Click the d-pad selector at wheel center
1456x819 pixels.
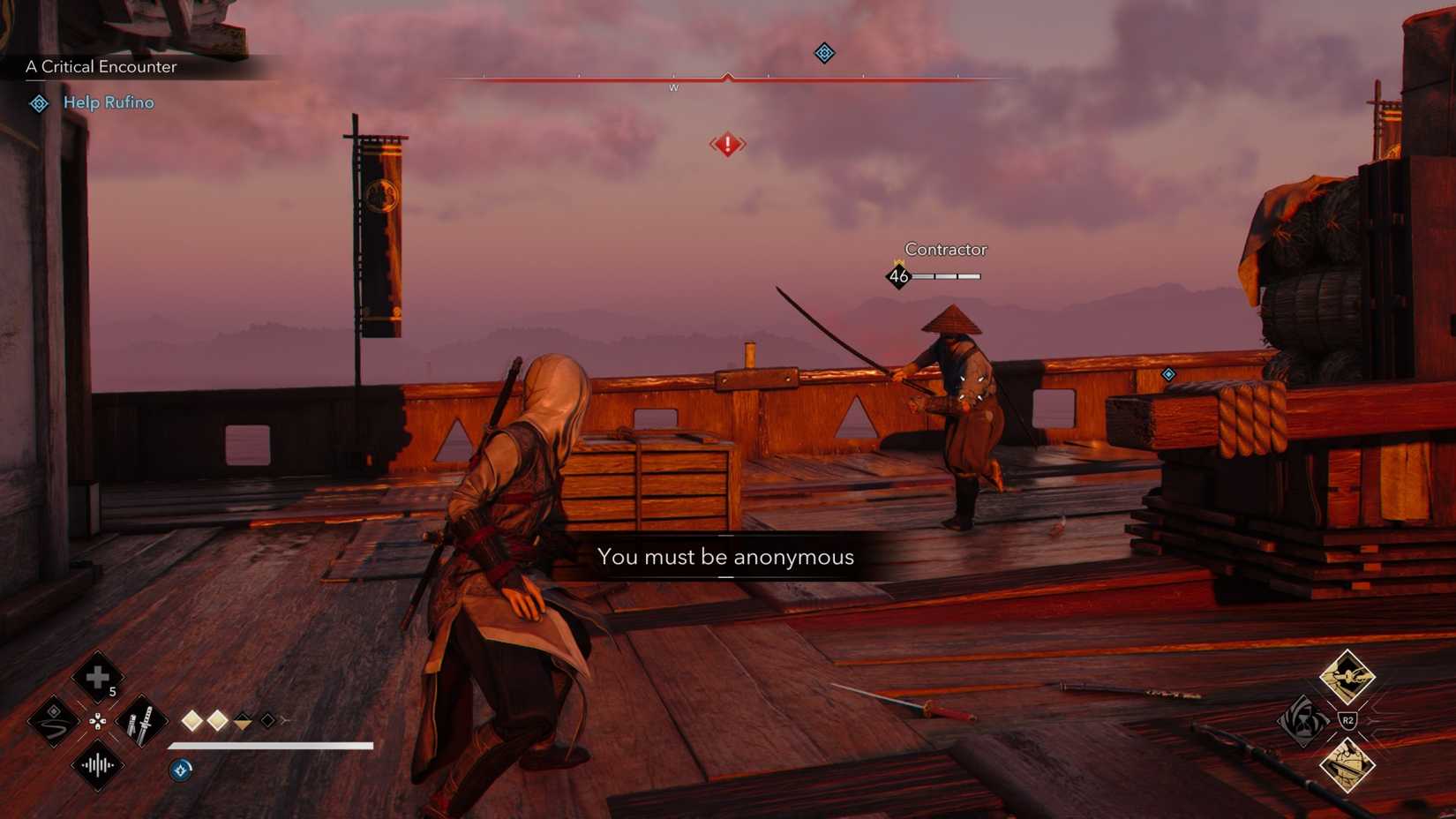coord(98,721)
